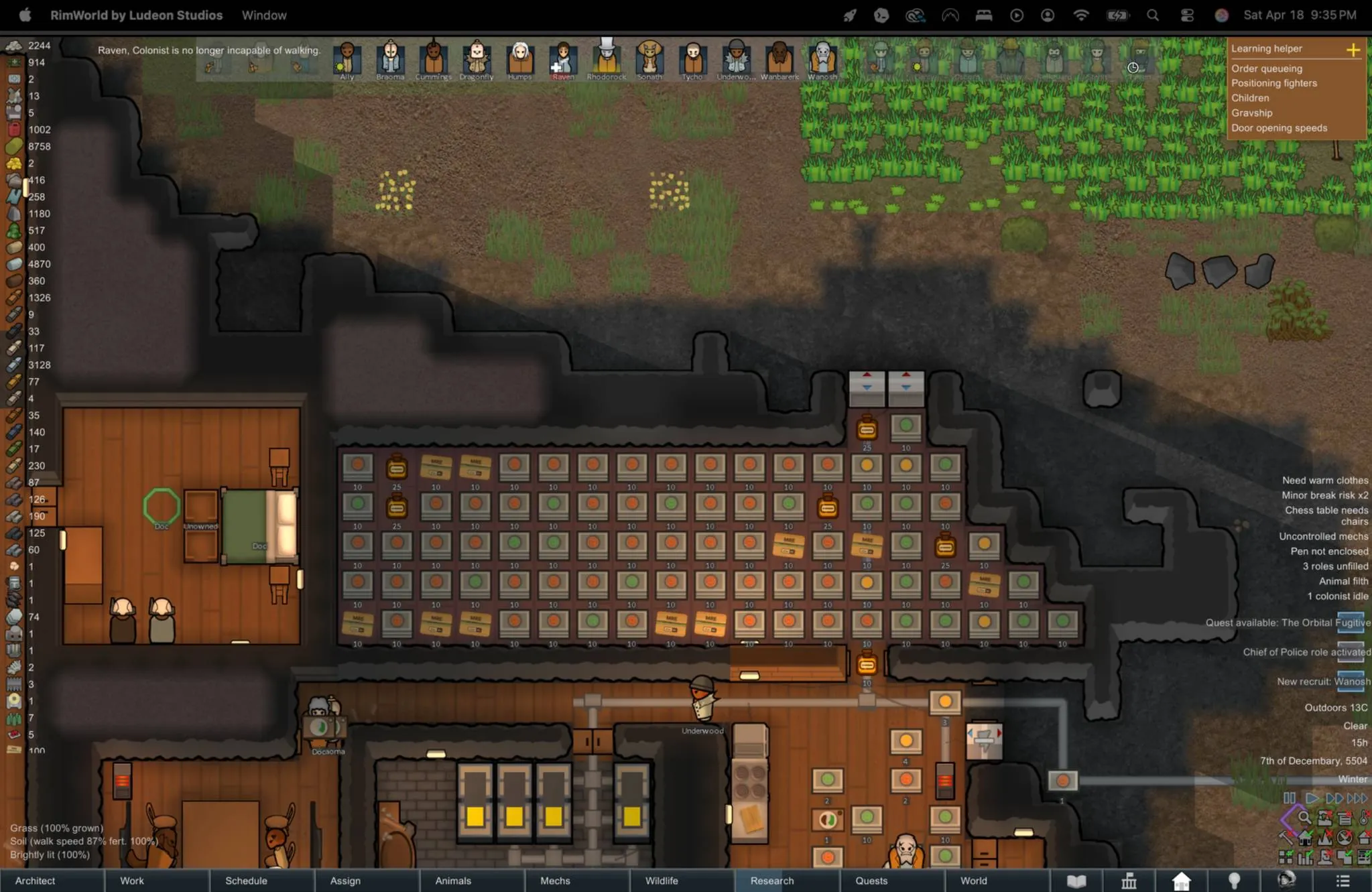Switch to the World view
1372x892 pixels.
973,881
